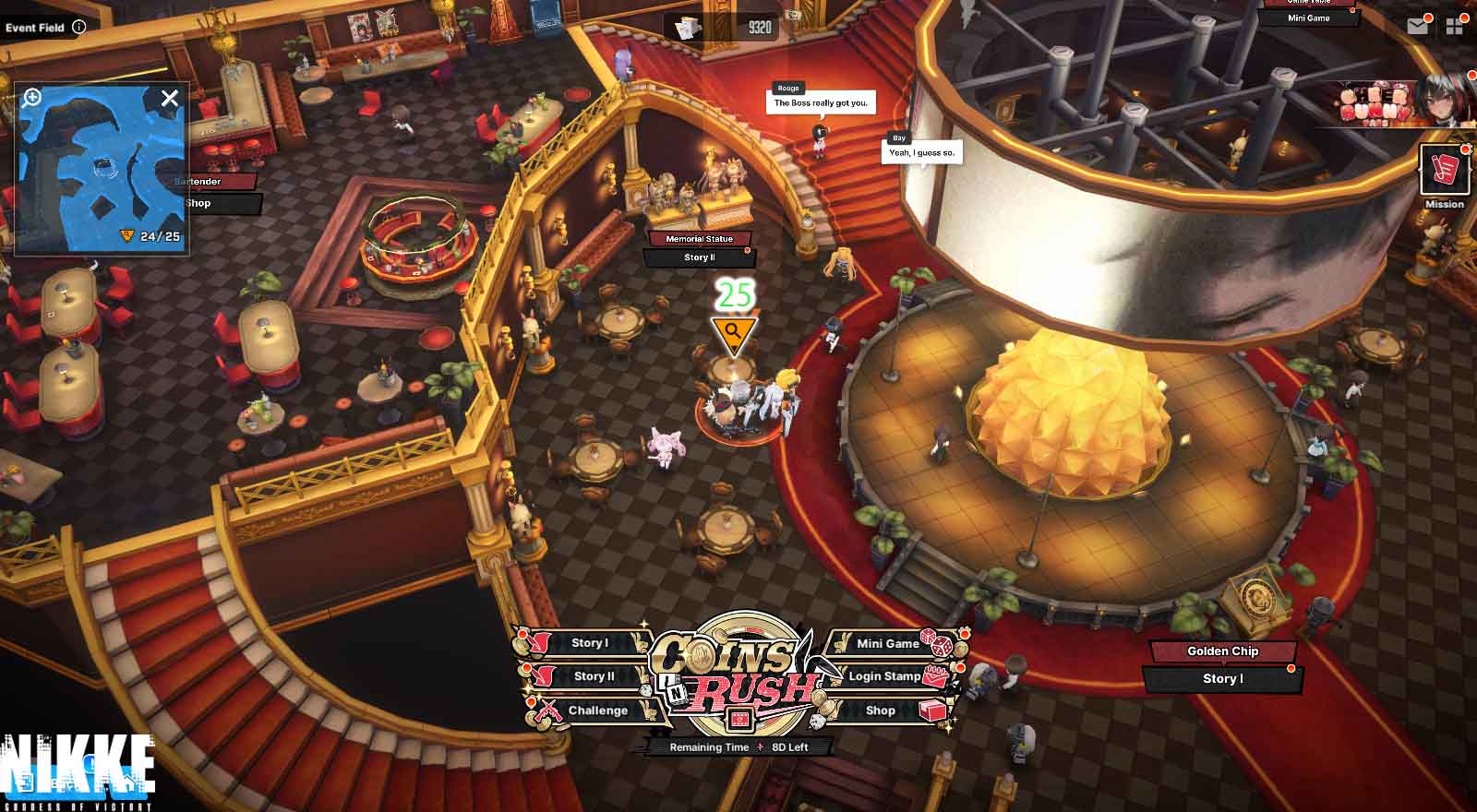Click the orange magnifier search marker
This screenshot has width=1477, height=812.
point(734,332)
